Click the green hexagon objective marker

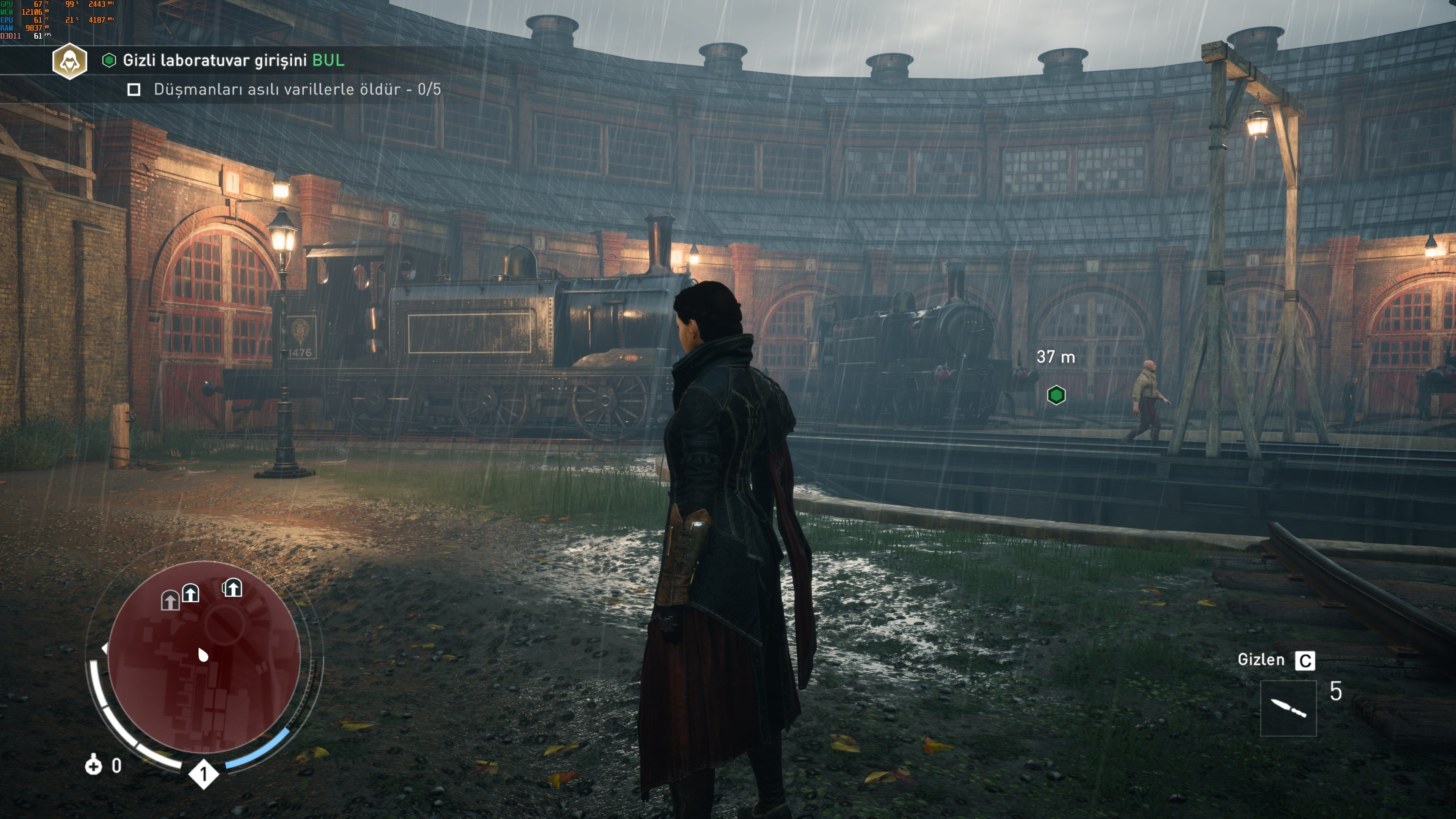(x=1056, y=395)
